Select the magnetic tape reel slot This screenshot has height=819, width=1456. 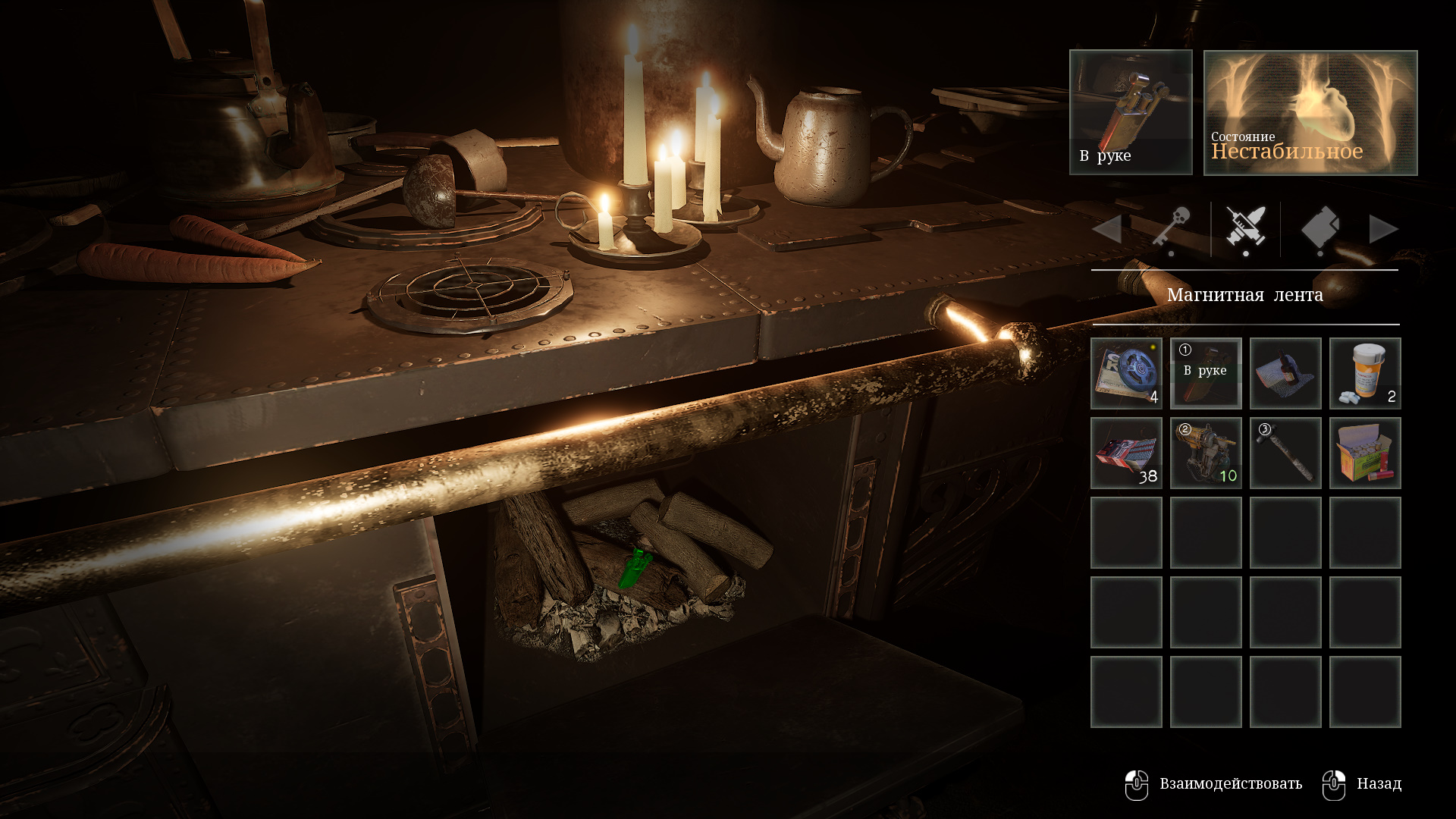point(1126,374)
